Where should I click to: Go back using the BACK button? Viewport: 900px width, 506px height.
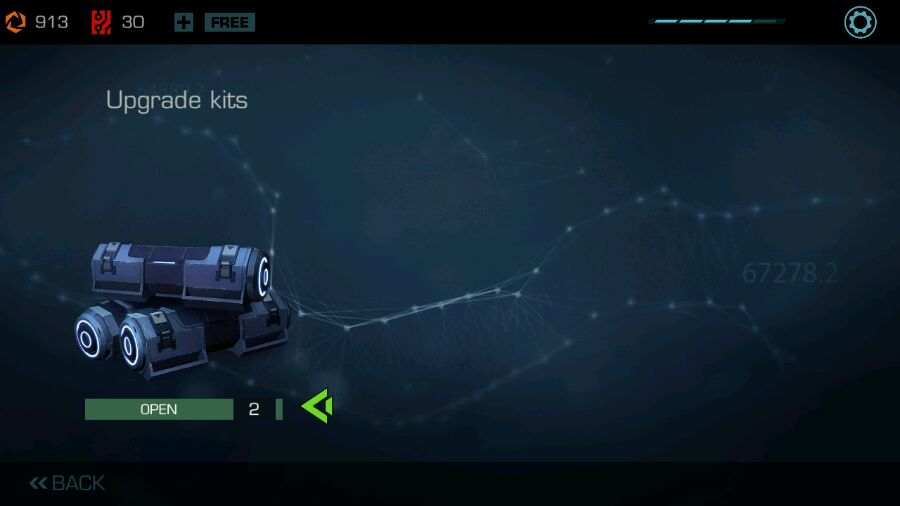point(67,484)
